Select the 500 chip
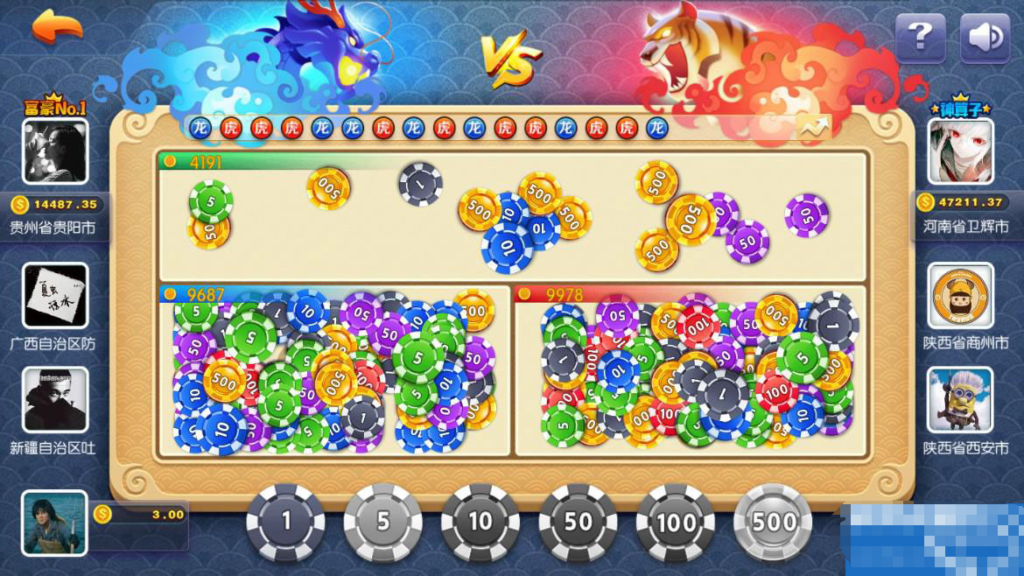 click(773, 522)
